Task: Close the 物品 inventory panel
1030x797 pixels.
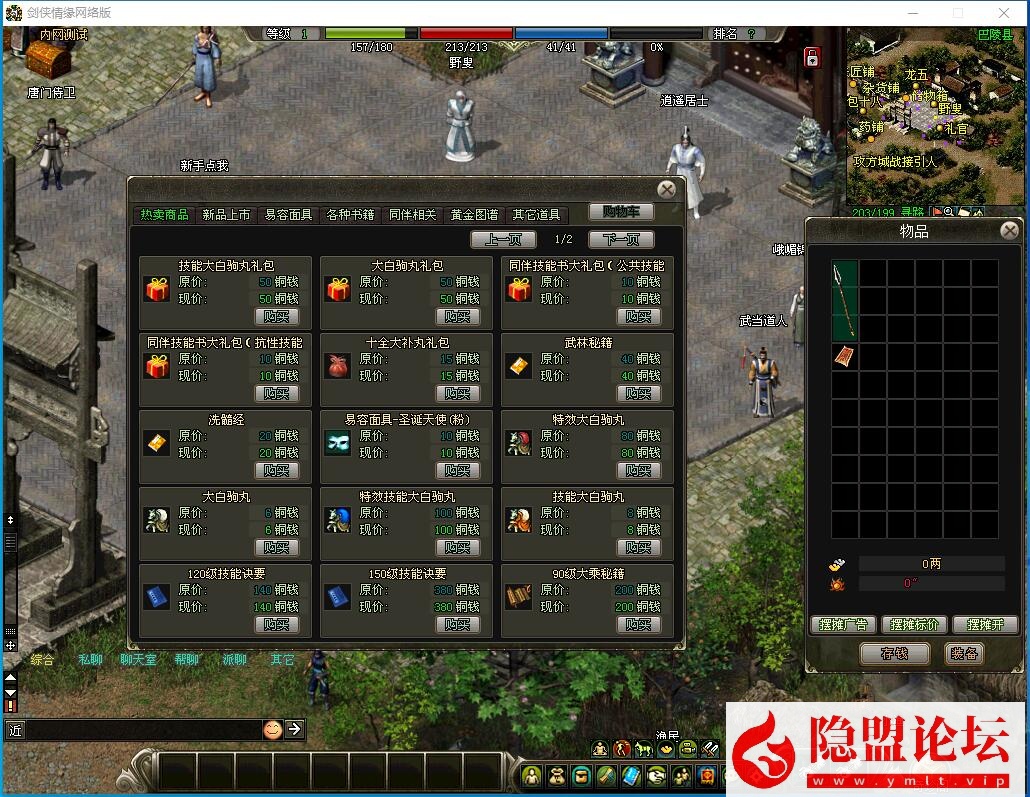Action: [x=1009, y=231]
